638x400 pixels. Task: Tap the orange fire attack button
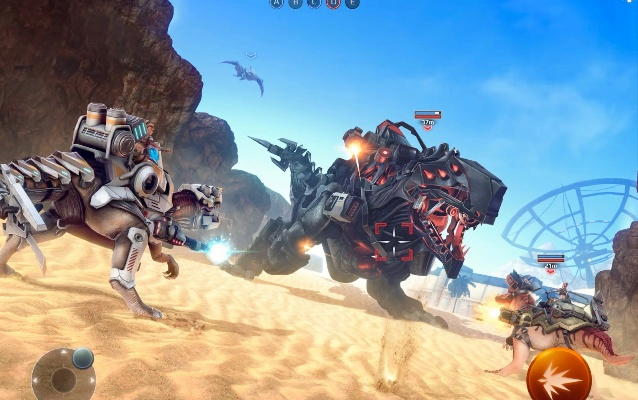click(559, 376)
